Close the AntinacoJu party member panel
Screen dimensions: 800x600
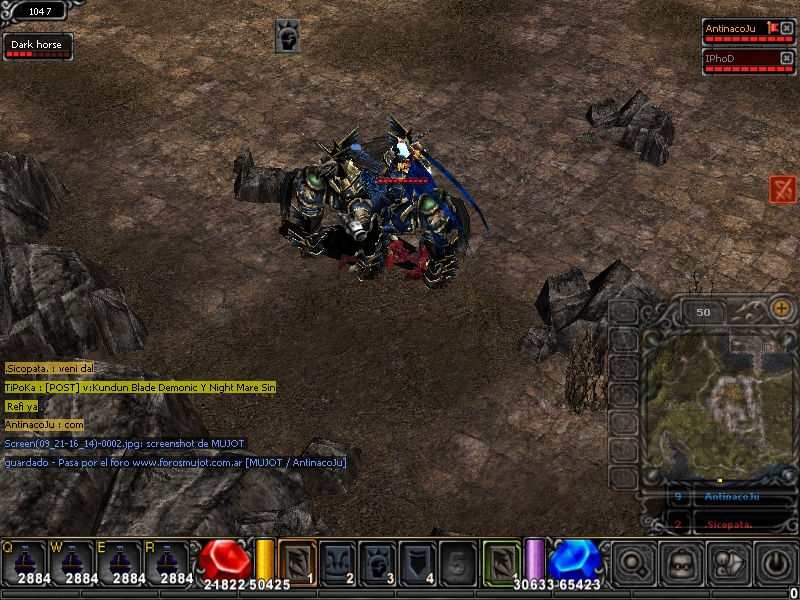(786, 28)
